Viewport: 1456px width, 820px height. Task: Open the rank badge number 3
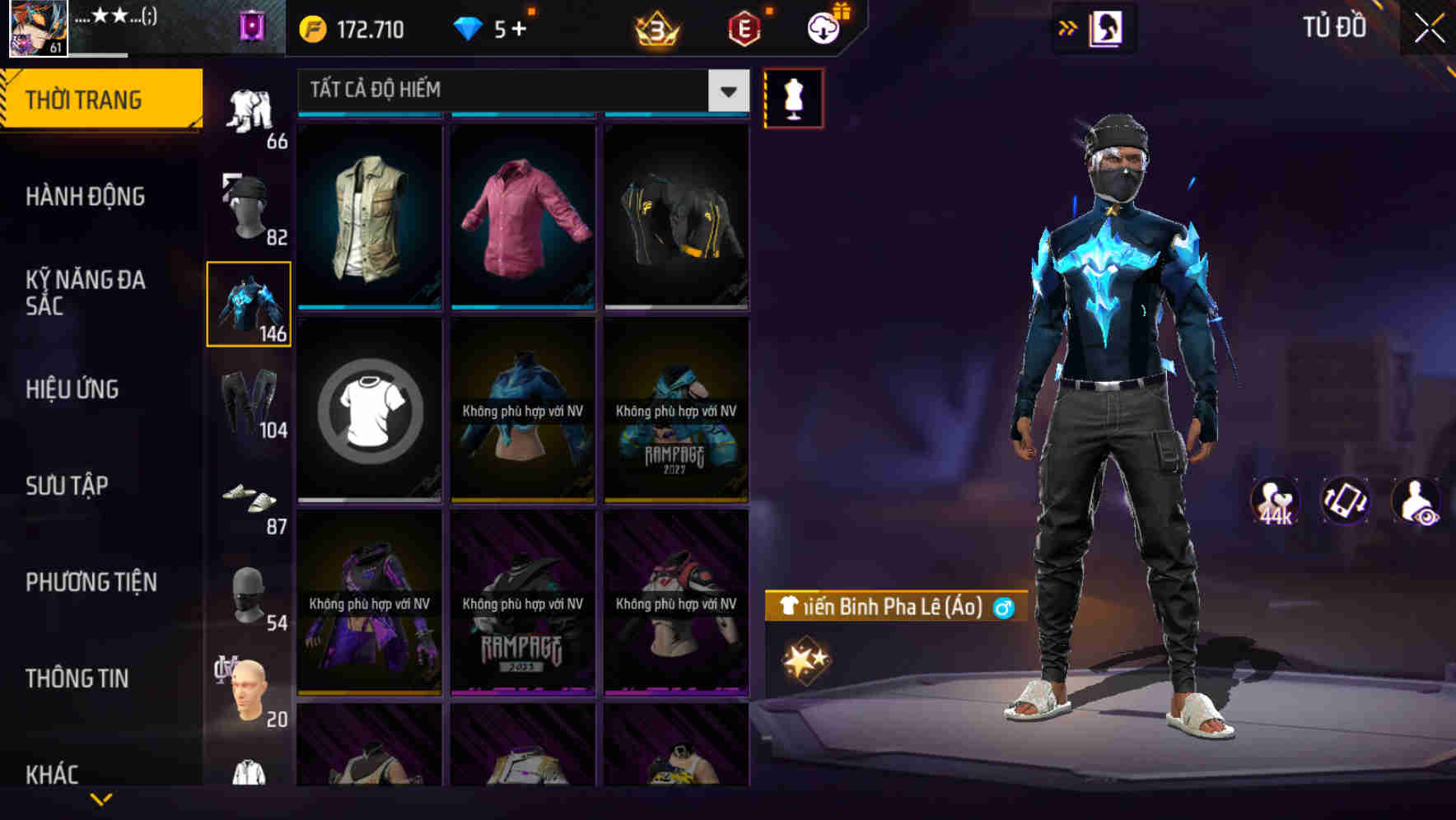pyautogui.click(x=656, y=30)
